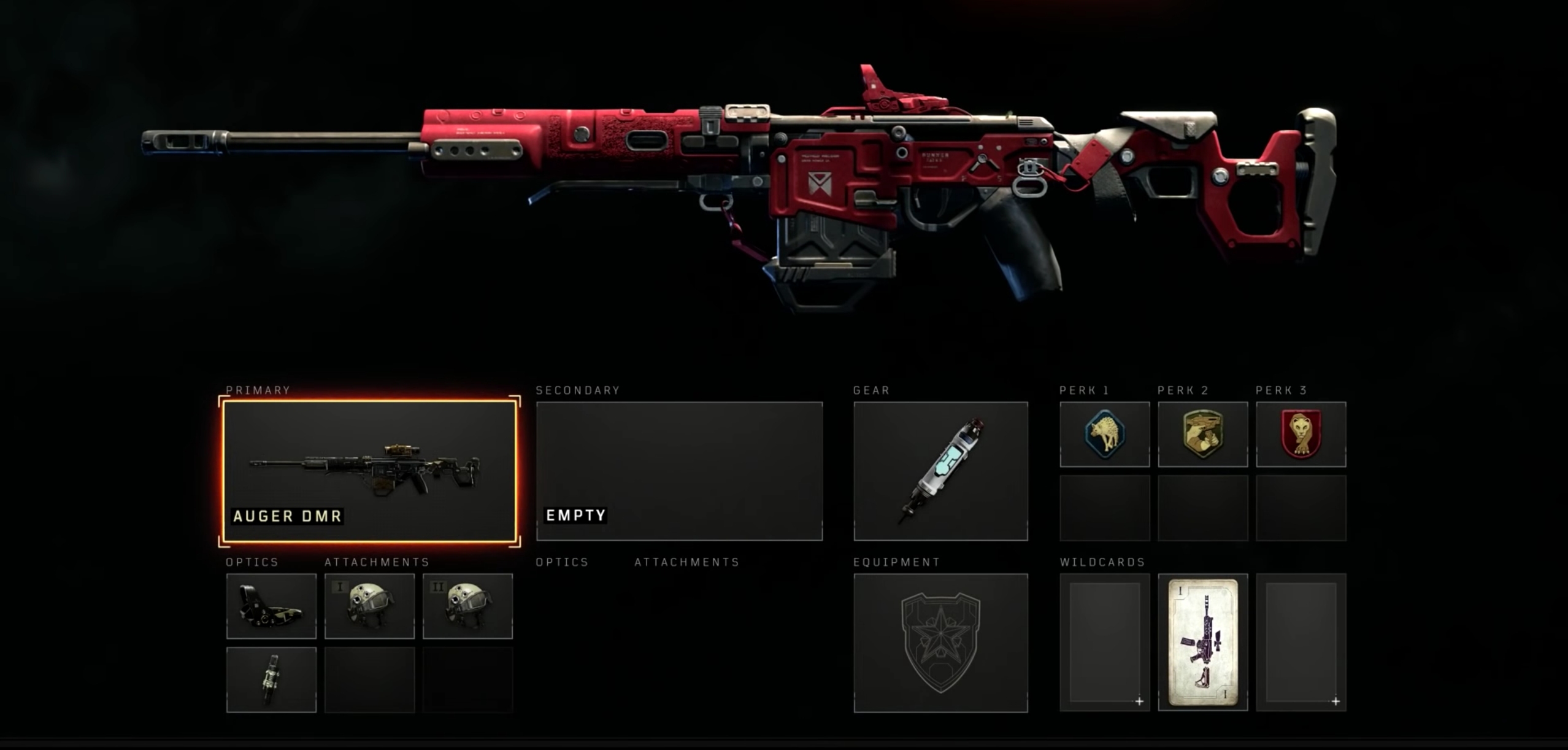Select the Perk 2 hand-with-gun icon
The height and width of the screenshot is (750, 1568).
click(x=1202, y=434)
